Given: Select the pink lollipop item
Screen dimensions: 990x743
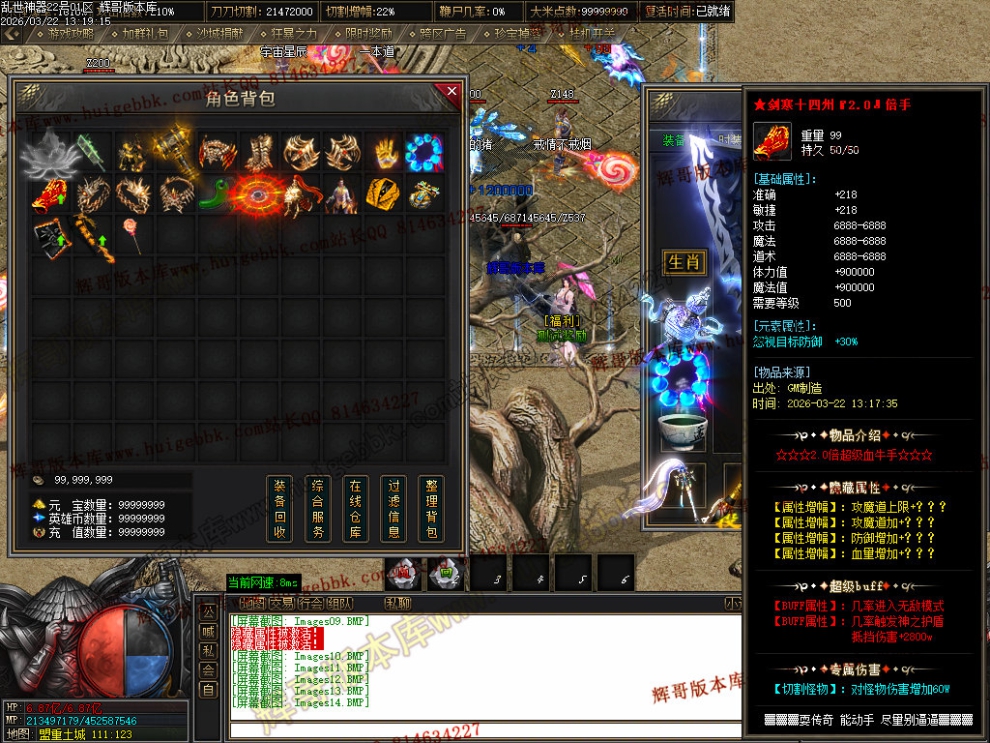Looking at the screenshot, I should point(132,236).
